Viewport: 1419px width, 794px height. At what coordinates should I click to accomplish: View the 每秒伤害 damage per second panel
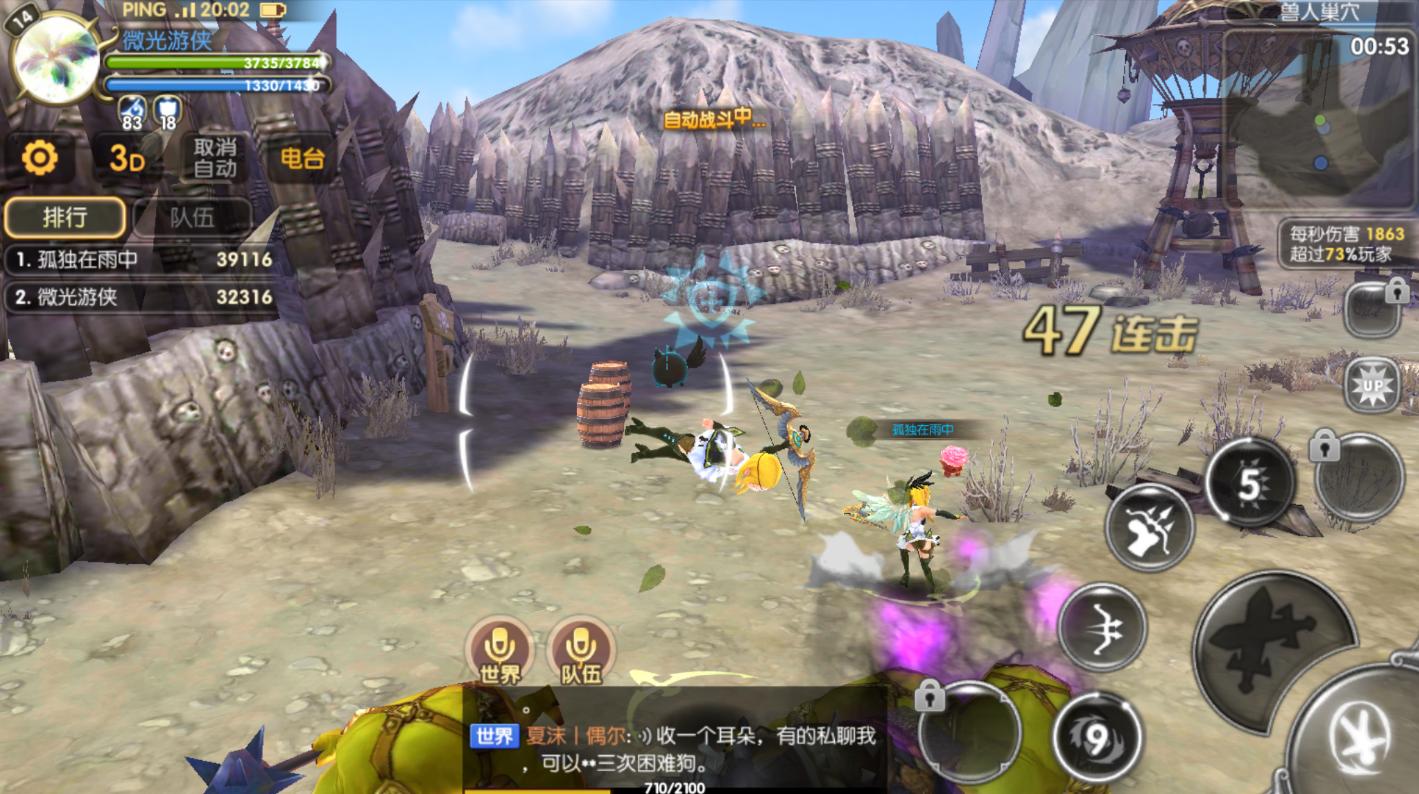point(1346,243)
